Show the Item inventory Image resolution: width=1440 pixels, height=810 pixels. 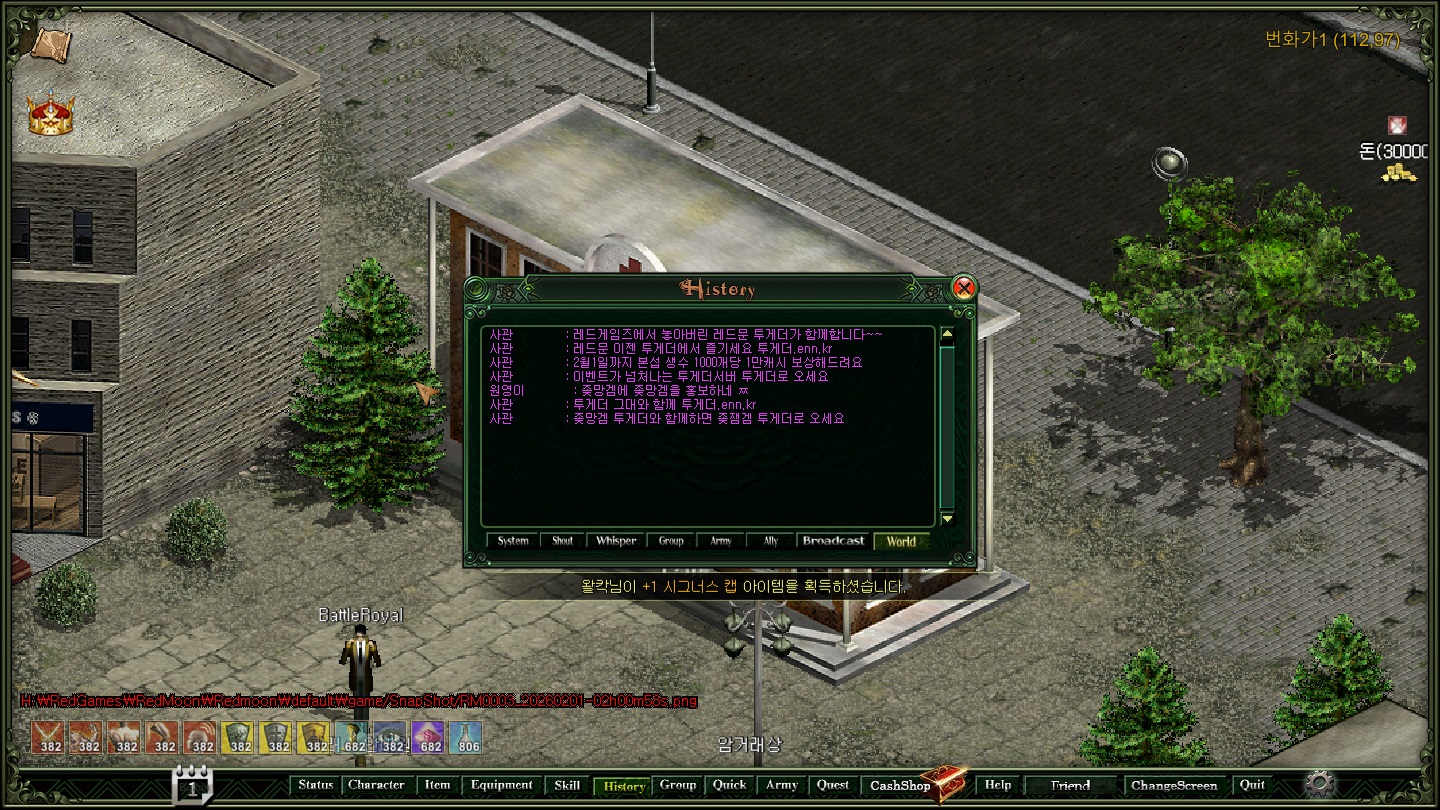click(437, 785)
